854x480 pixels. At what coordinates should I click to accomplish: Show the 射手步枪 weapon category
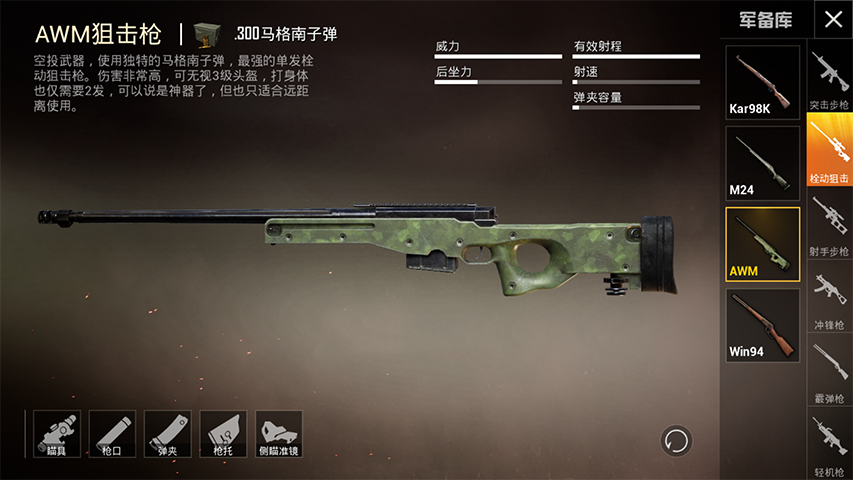click(829, 224)
